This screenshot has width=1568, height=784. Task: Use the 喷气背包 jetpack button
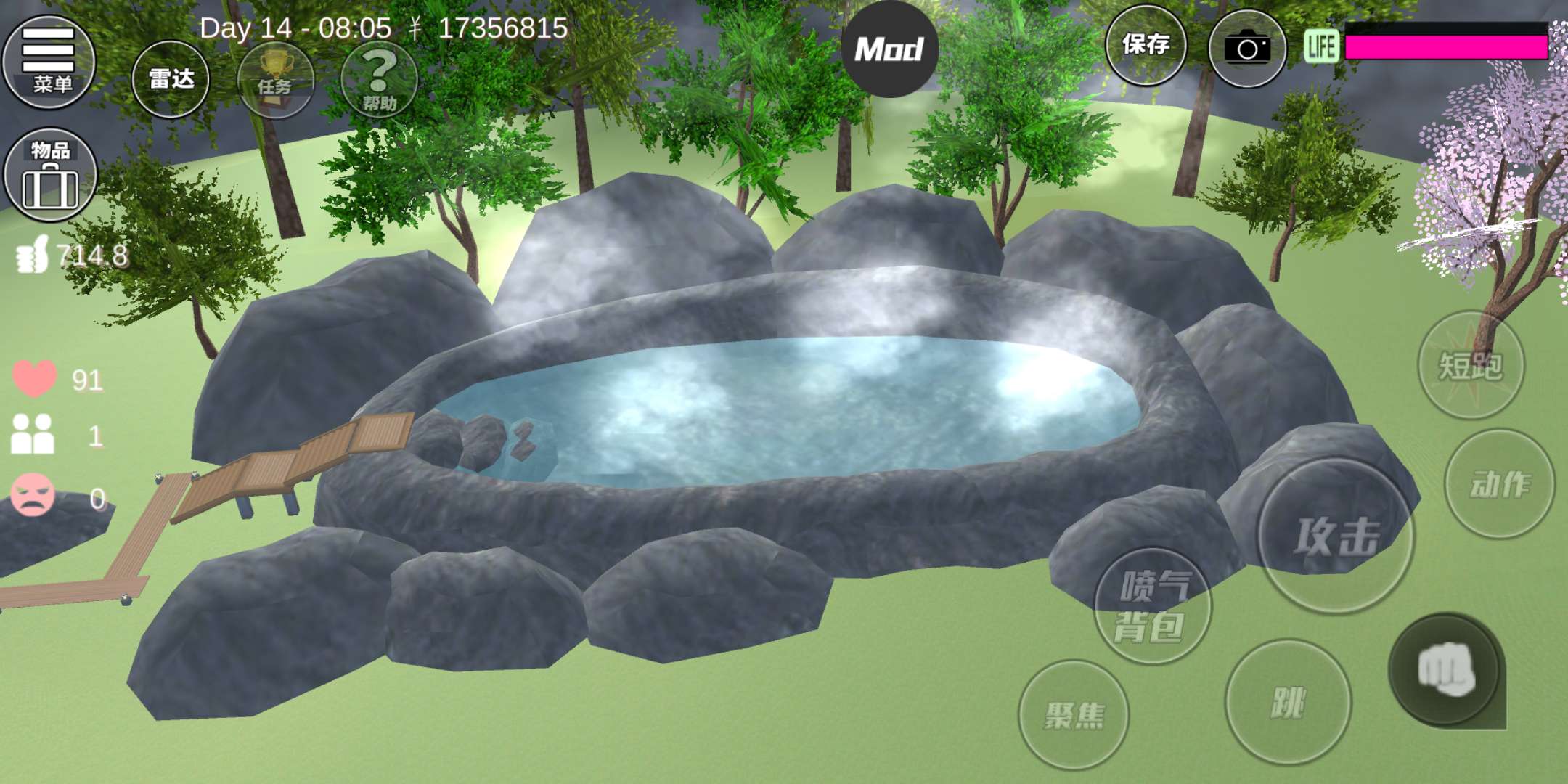pyautogui.click(x=1153, y=606)
